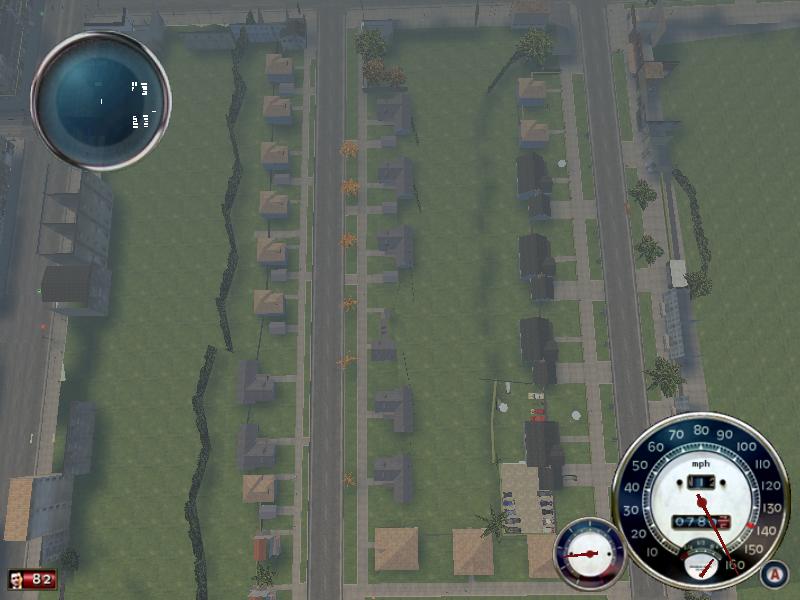Click the player portrait icon
The width and height of the screenshot is (800, 600).
click(x=18, y=579)
